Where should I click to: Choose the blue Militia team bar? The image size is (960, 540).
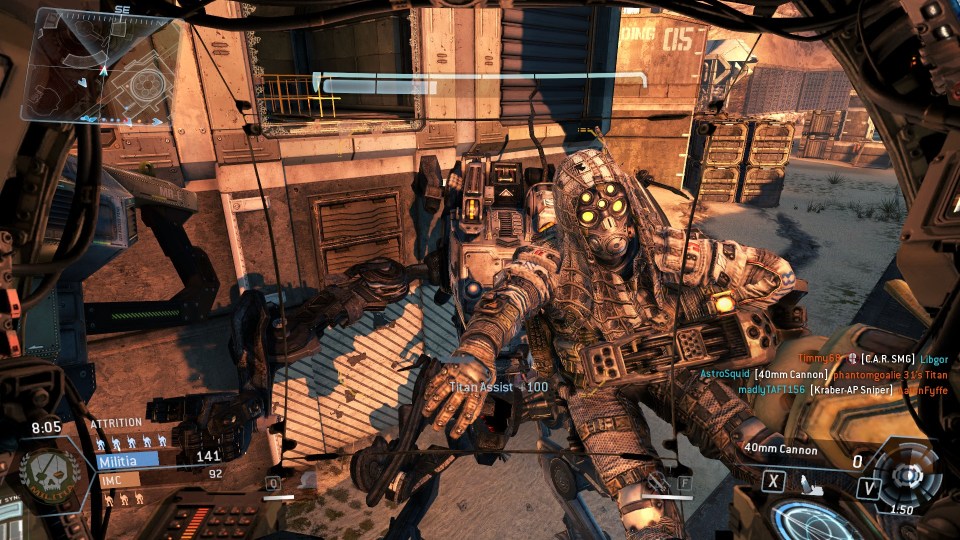click(x=128, y=461)
